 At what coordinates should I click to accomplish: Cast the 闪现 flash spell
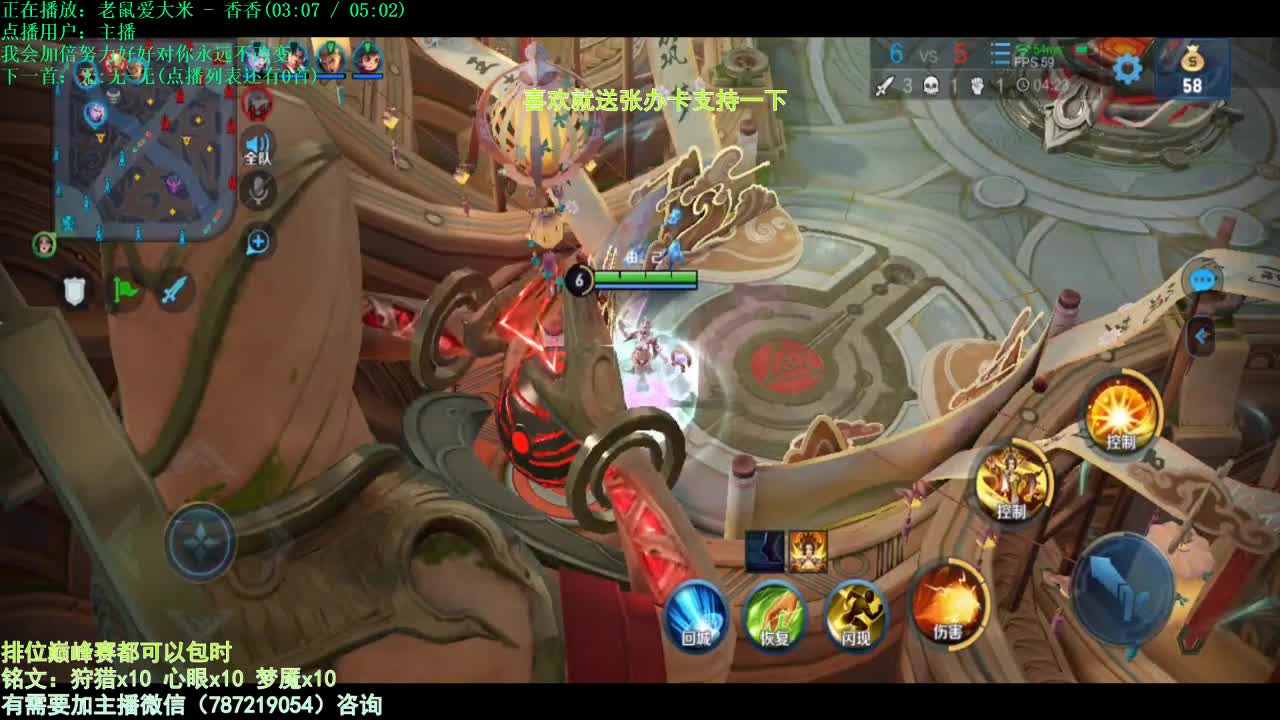pos(857,614)
